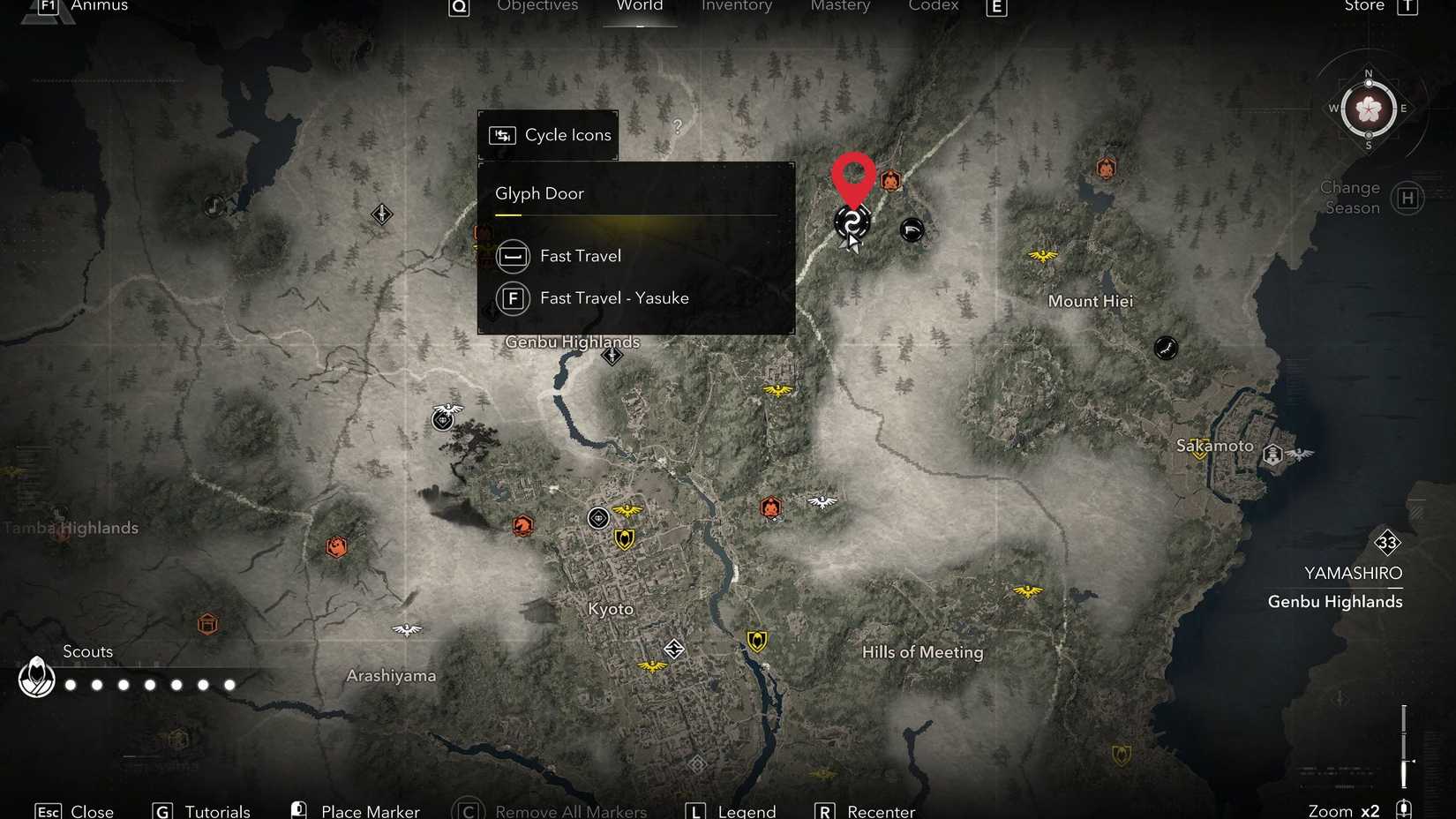The image size is (1456, 819).
Task: Open the Inventory tab
Action: [x=737, y=7]
